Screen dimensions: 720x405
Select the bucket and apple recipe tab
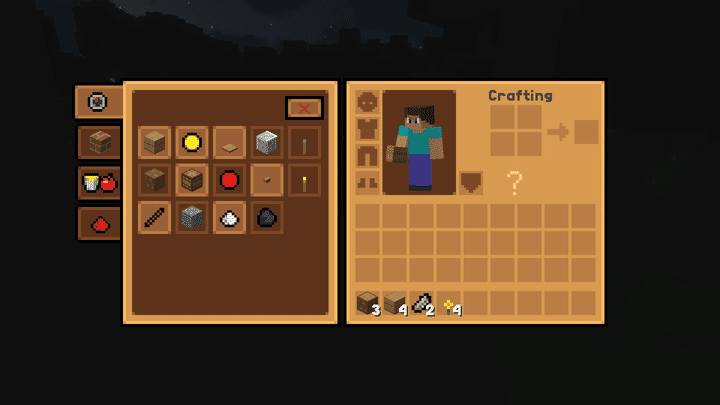(x=99, y=183)
